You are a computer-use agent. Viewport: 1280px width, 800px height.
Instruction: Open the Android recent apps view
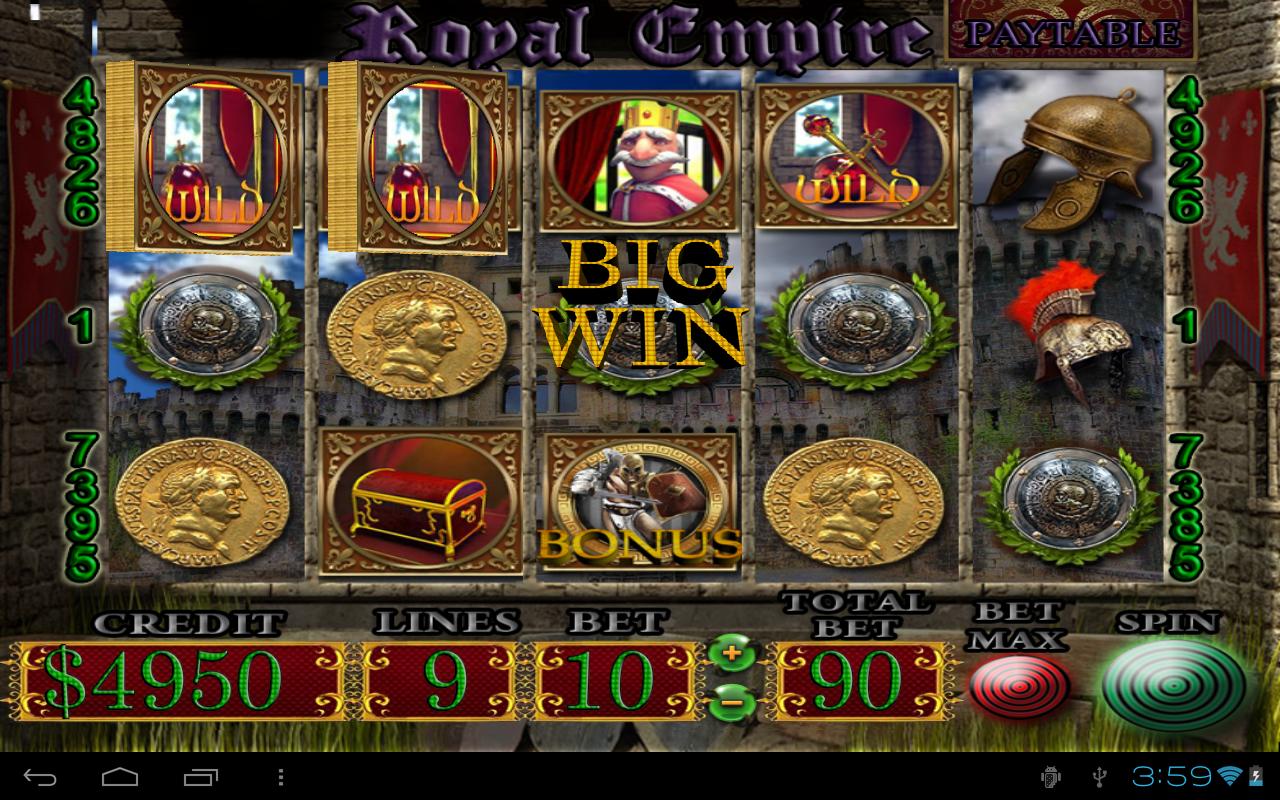click(200, 776)
